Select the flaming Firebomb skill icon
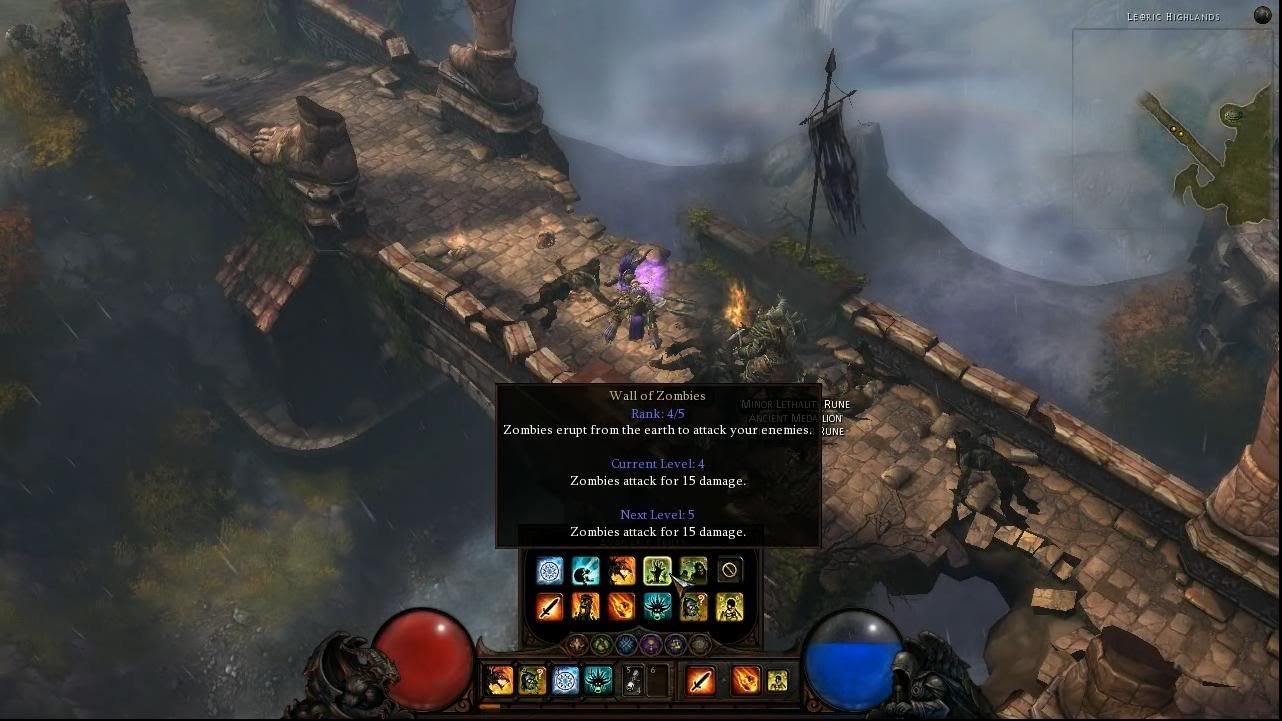The height and width of the screenshot is (721, 1282). 620,605
